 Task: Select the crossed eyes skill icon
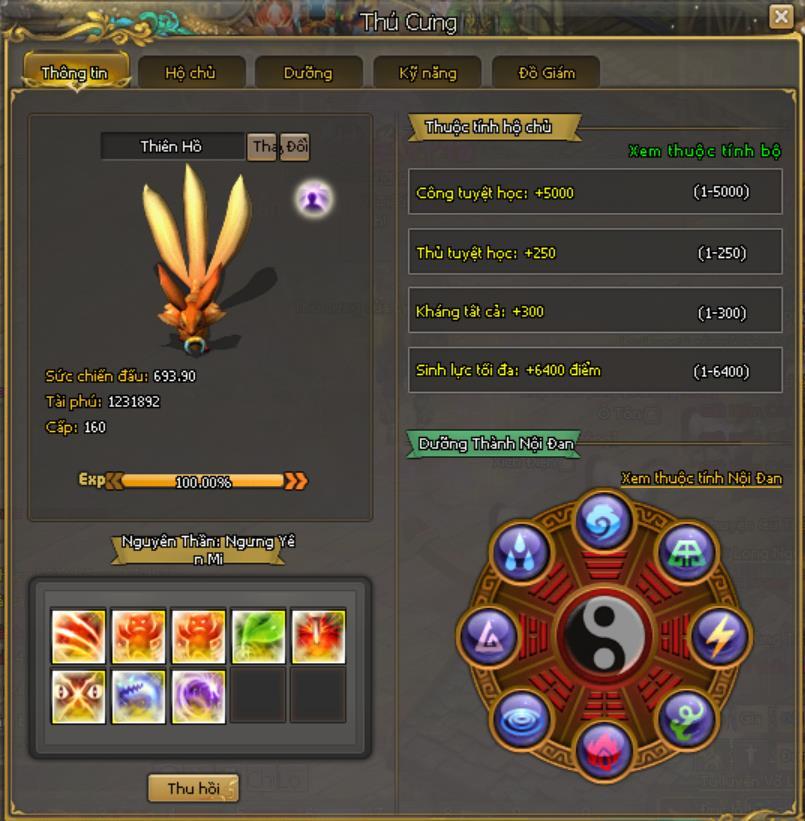point(79,696)
